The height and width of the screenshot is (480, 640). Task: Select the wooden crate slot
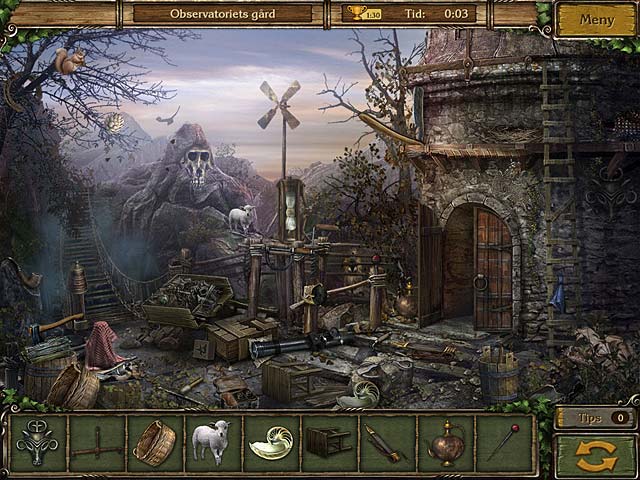coord(327,443)
